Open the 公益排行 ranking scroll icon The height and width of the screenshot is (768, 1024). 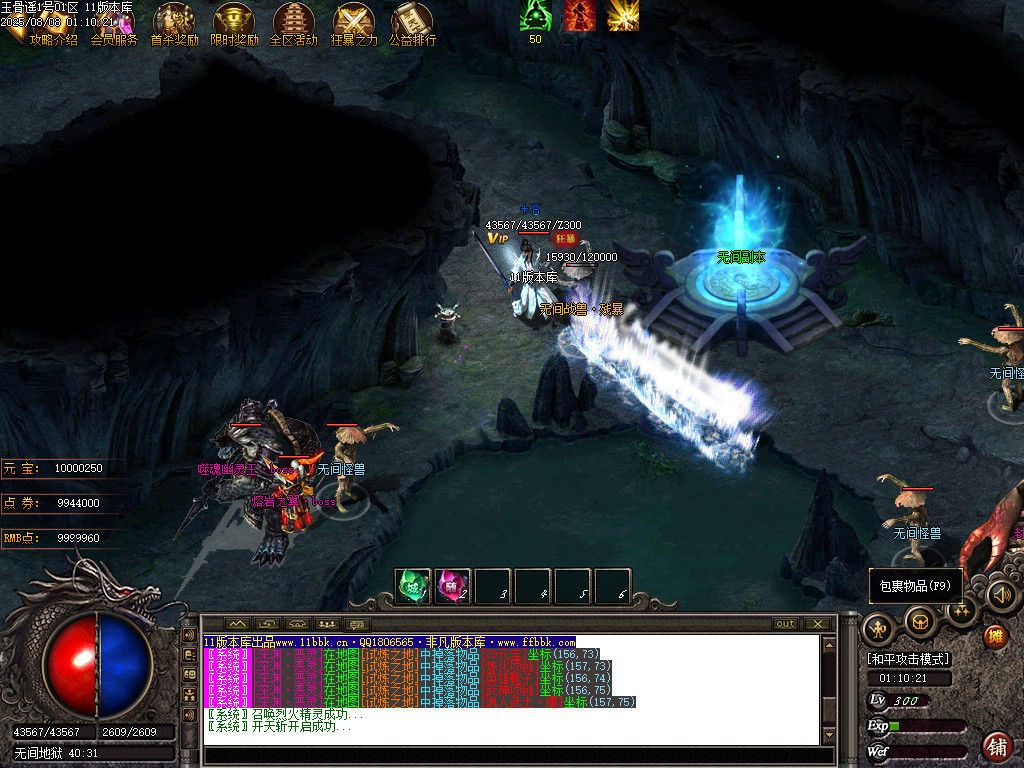pyautogui.click(x=413, y=24)
